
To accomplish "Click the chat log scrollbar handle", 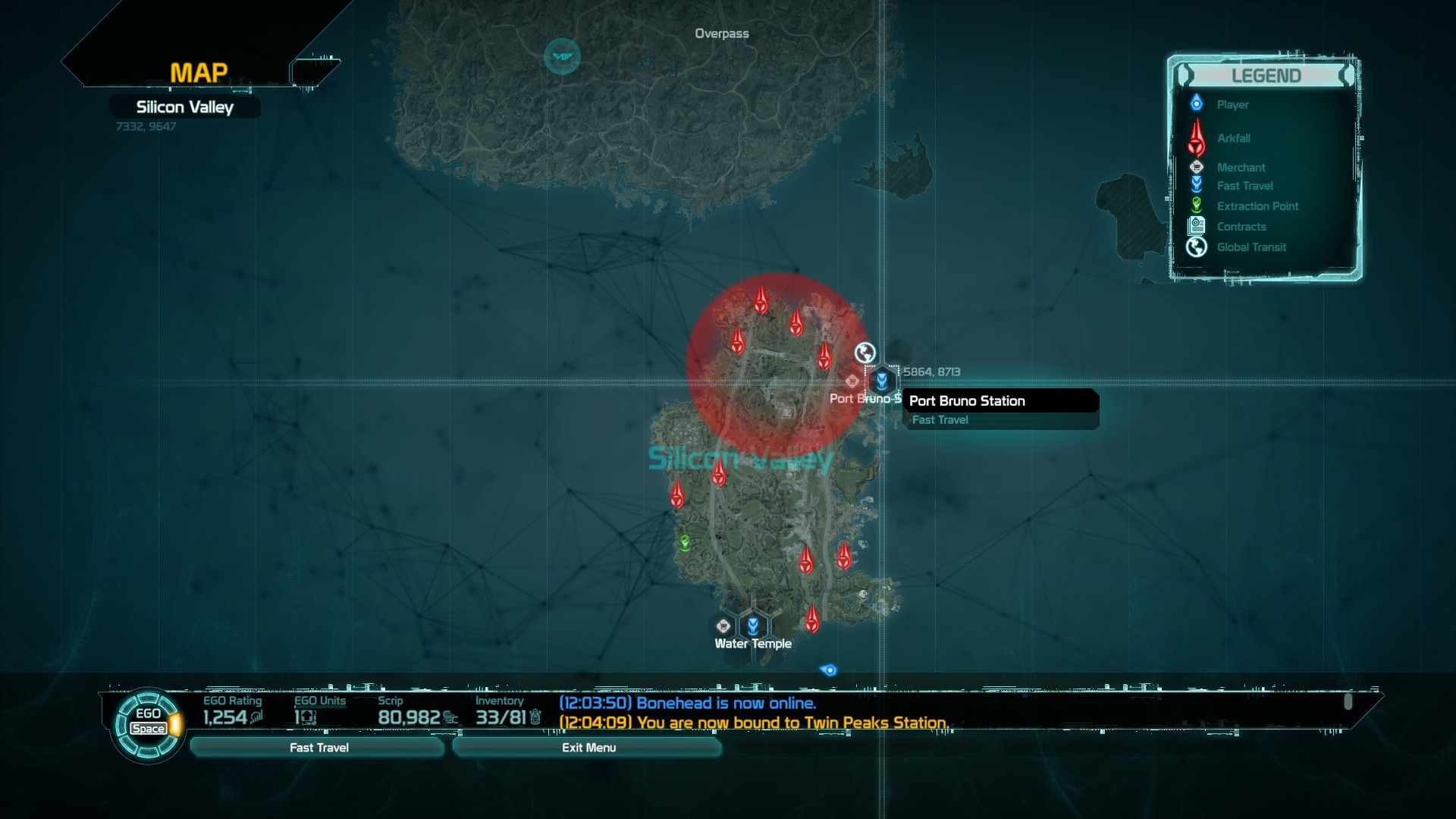I will coord(1348,701).
